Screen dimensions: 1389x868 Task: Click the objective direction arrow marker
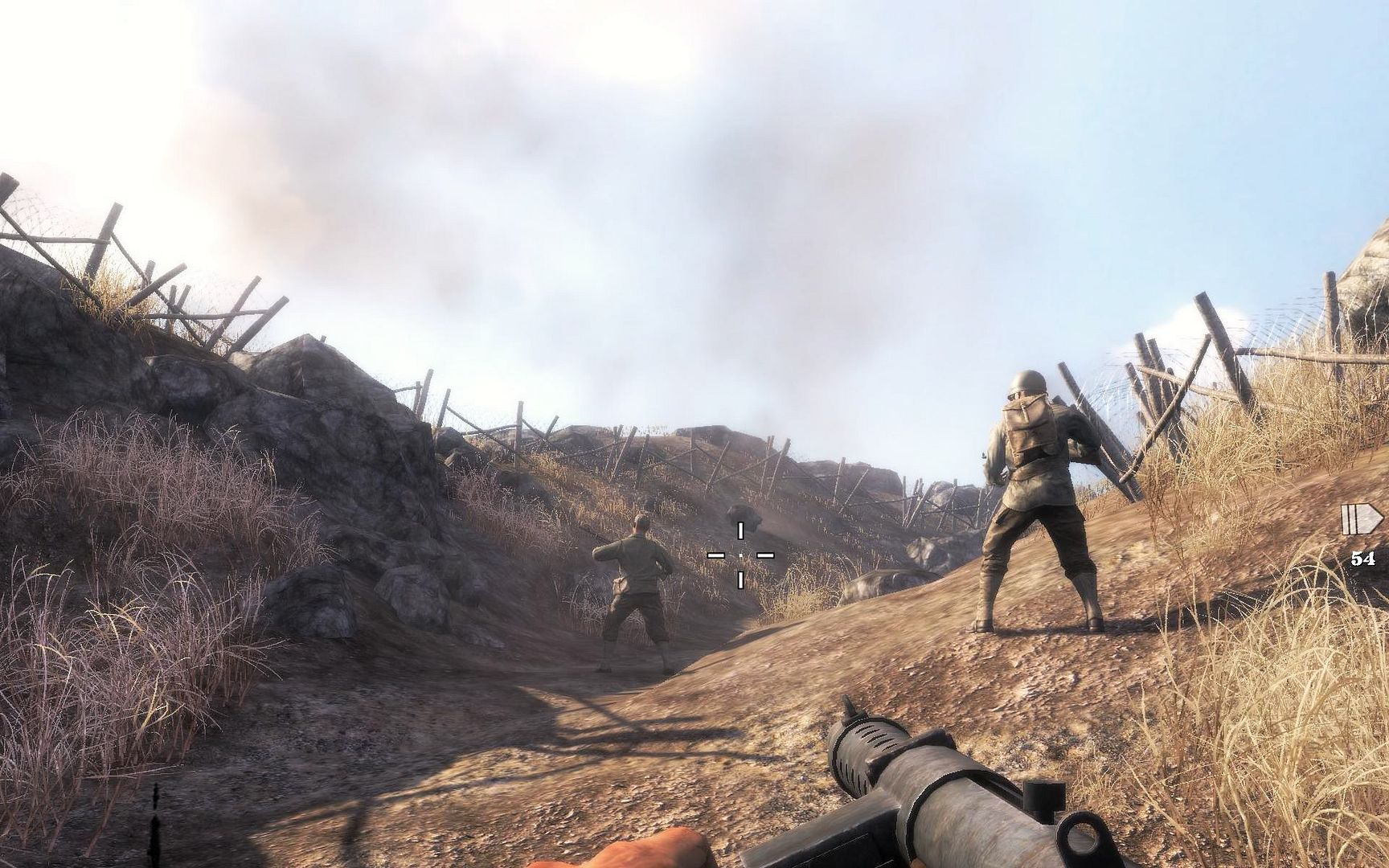click(x=1362, y=519)
